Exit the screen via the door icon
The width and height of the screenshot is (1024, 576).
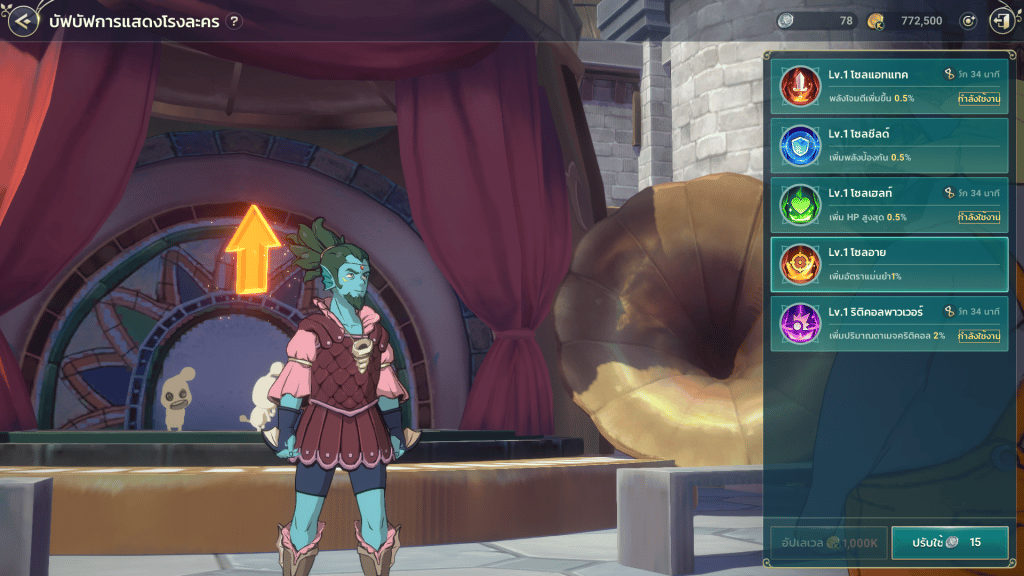pyautogui.click(x=999, y=21)
